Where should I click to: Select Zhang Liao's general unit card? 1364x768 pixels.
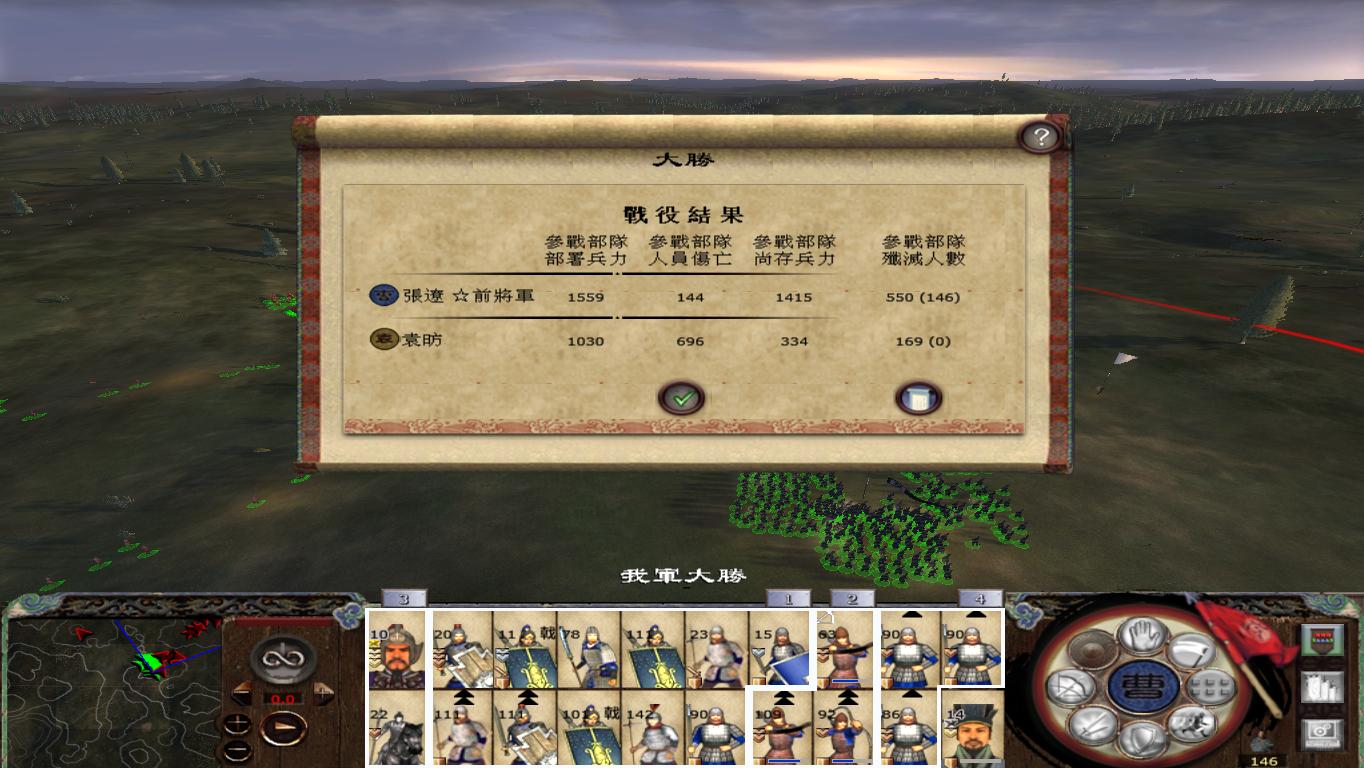tap(395, 650)
